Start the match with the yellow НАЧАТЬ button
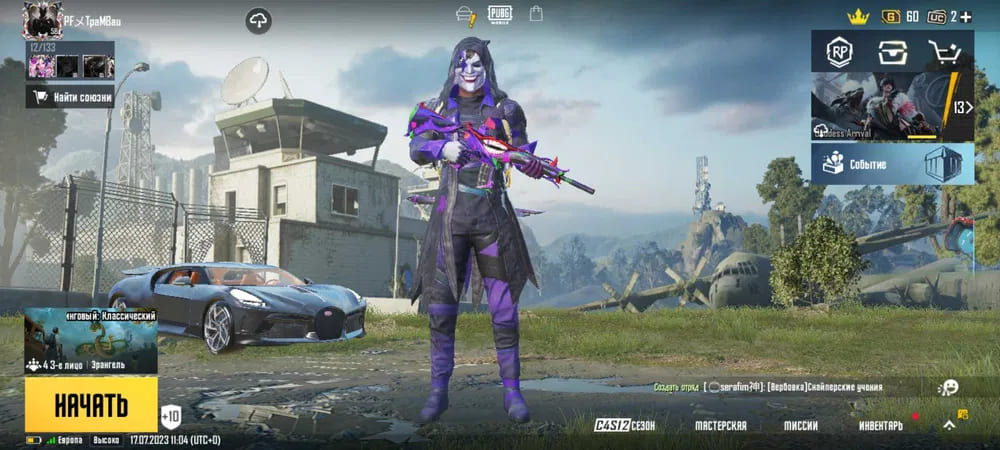Viewport: 1000px width, 450px height. 91,404
